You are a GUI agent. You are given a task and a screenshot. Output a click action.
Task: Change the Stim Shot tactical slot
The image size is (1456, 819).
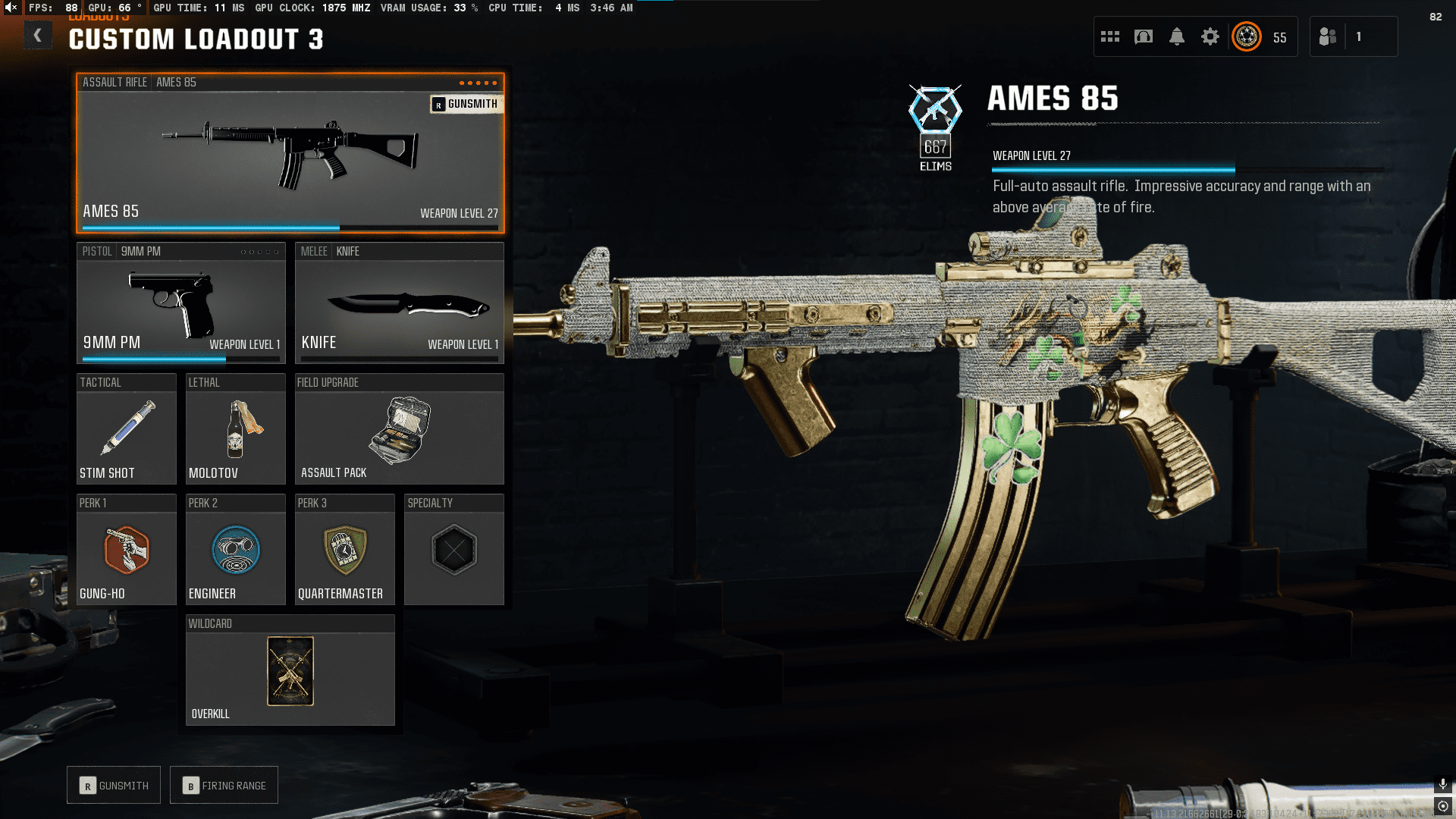click(126, 429)
